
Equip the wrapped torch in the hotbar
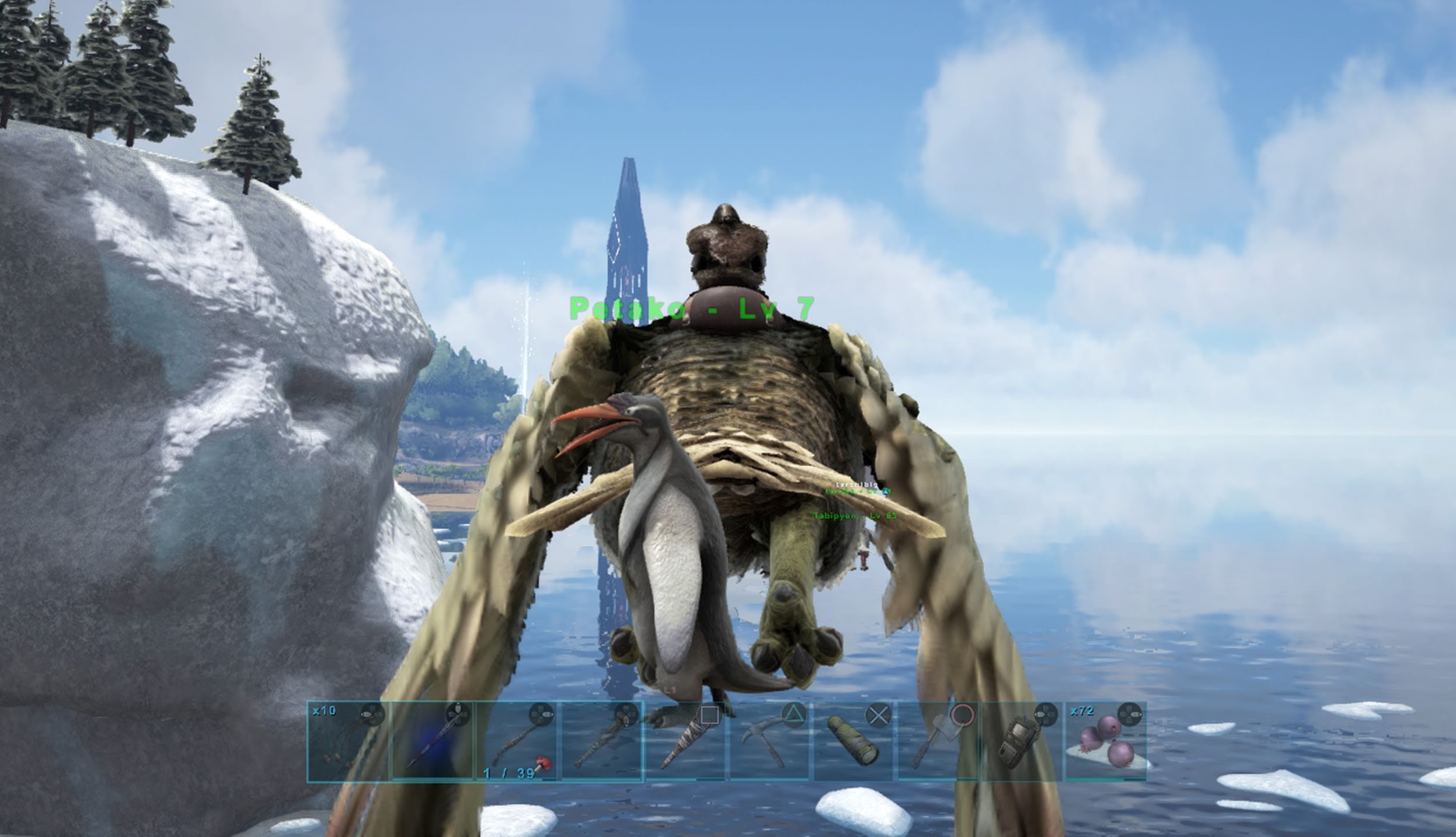click(x=685, y=741)
